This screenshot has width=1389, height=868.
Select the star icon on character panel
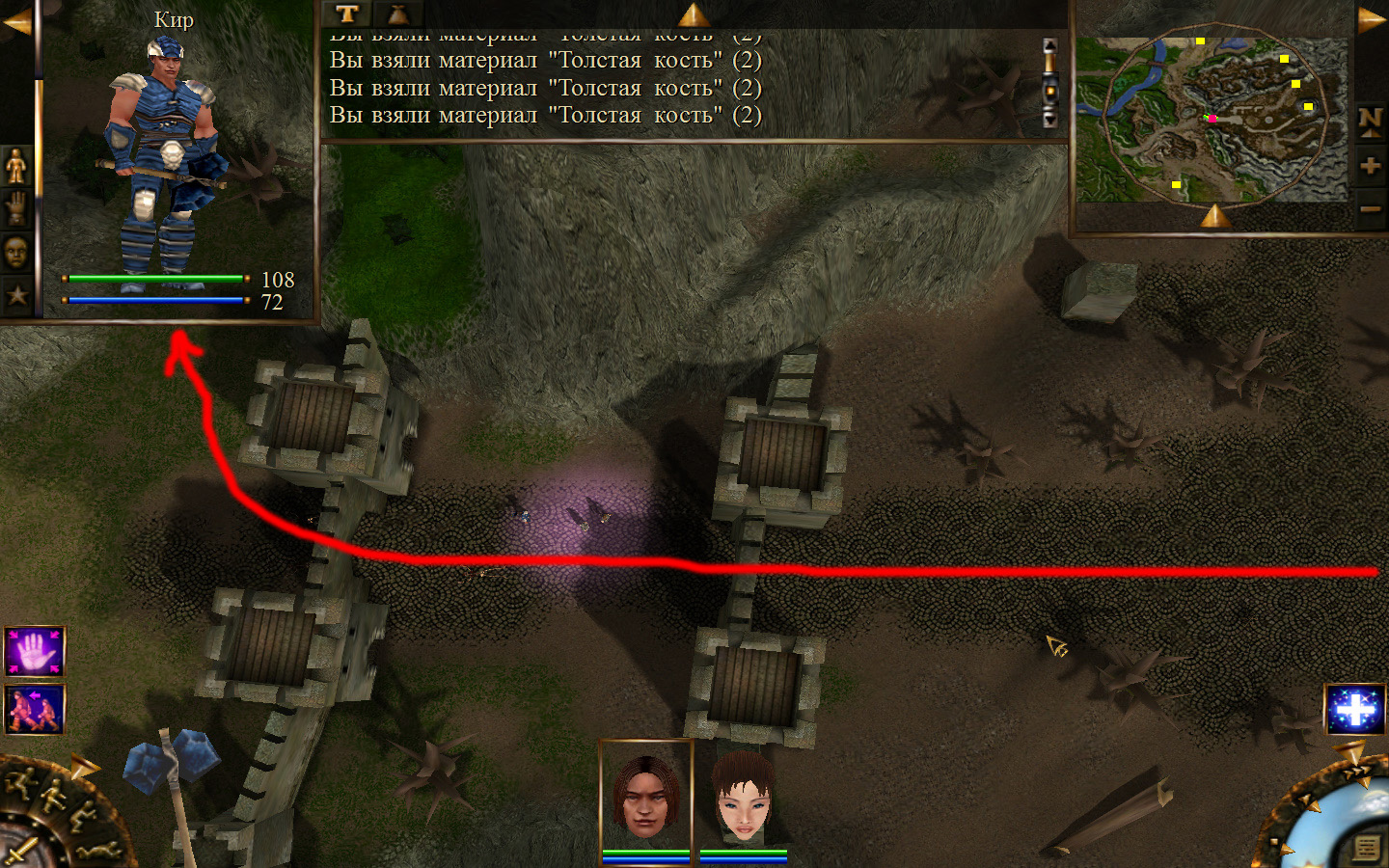point(16,295)
